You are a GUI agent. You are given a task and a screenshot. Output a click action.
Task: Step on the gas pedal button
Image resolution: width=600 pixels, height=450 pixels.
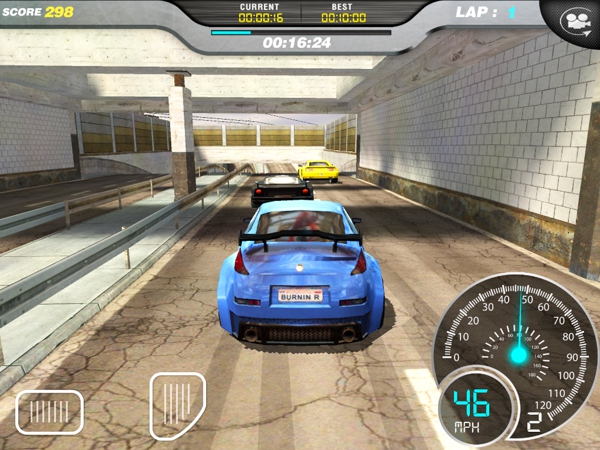(x=178, y=405)
